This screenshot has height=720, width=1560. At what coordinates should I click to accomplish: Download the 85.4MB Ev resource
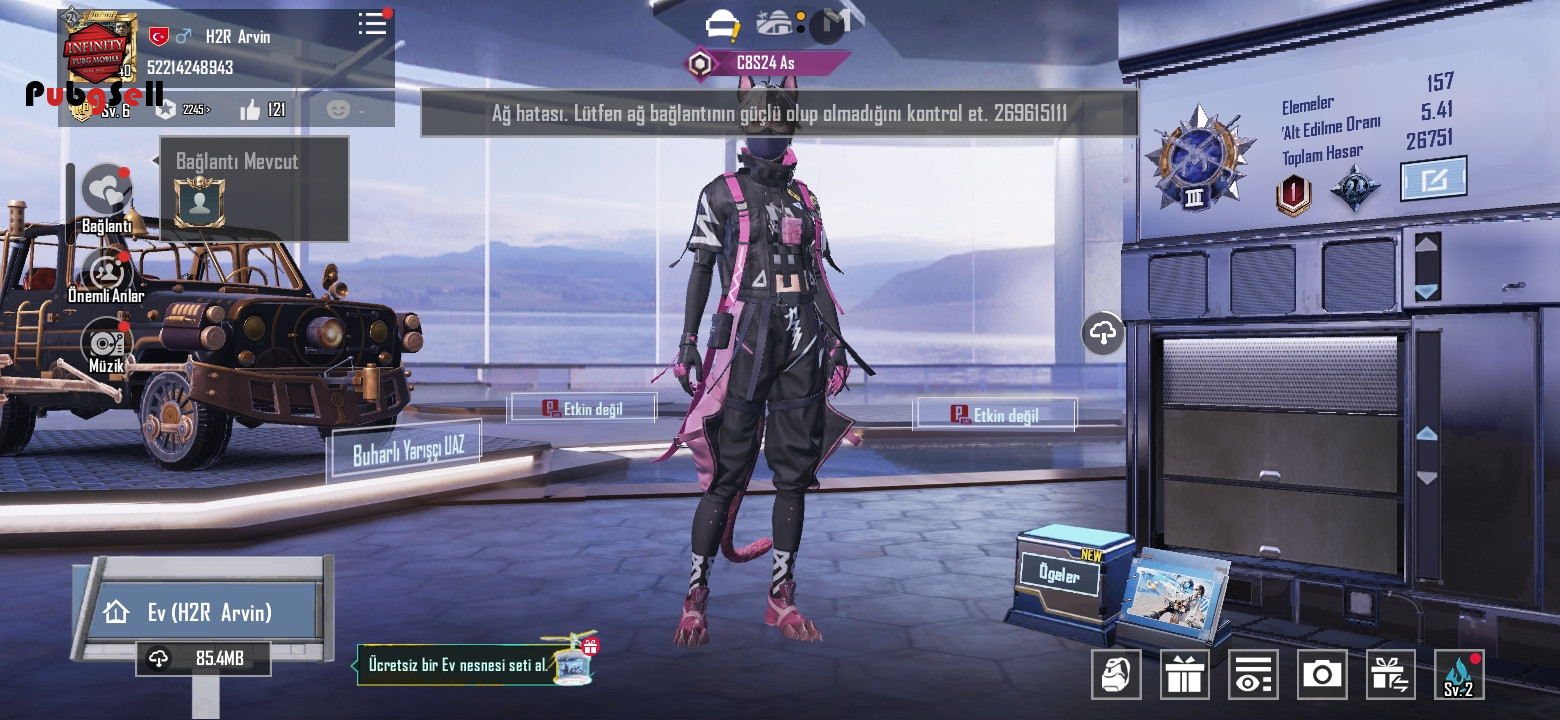click(203, 658)
